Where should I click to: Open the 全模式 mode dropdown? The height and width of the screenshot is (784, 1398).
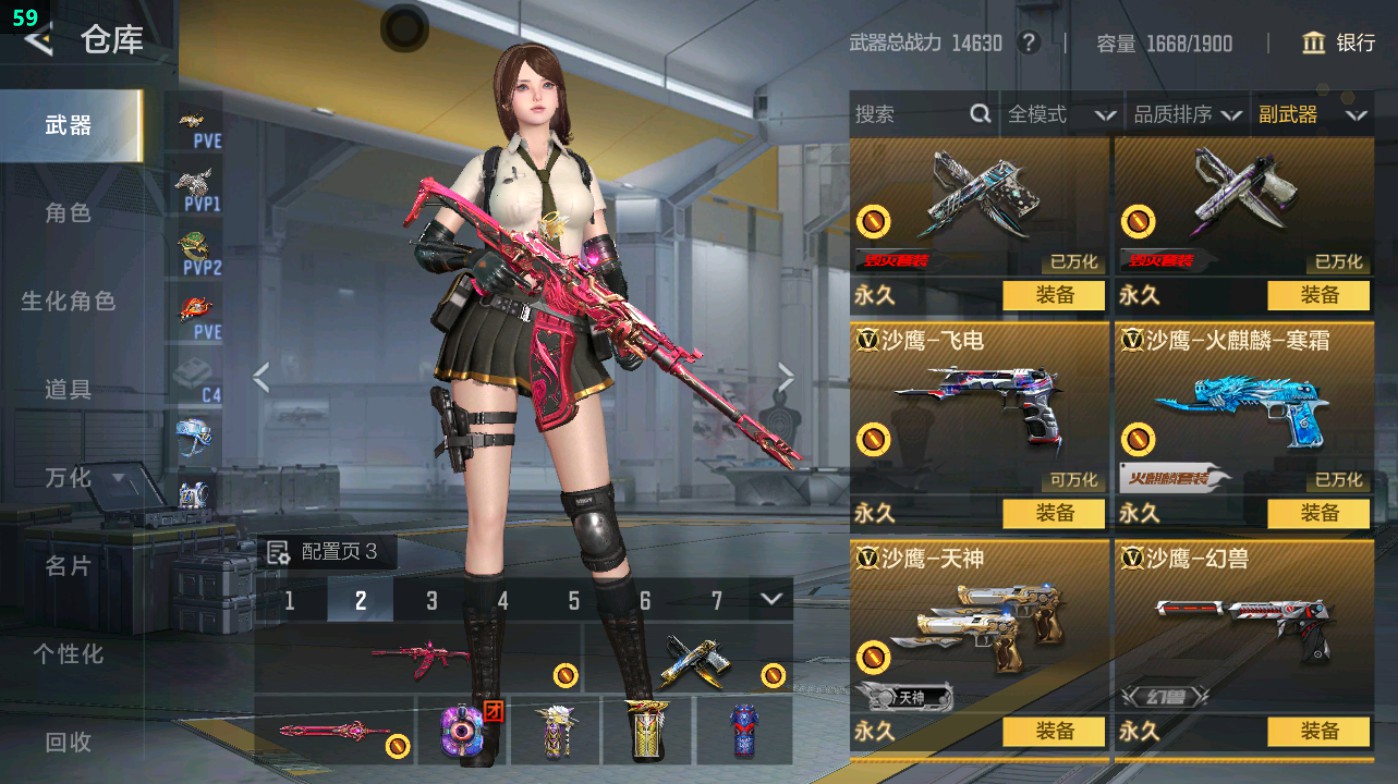pyautogui.click(x=1060, y=115)
